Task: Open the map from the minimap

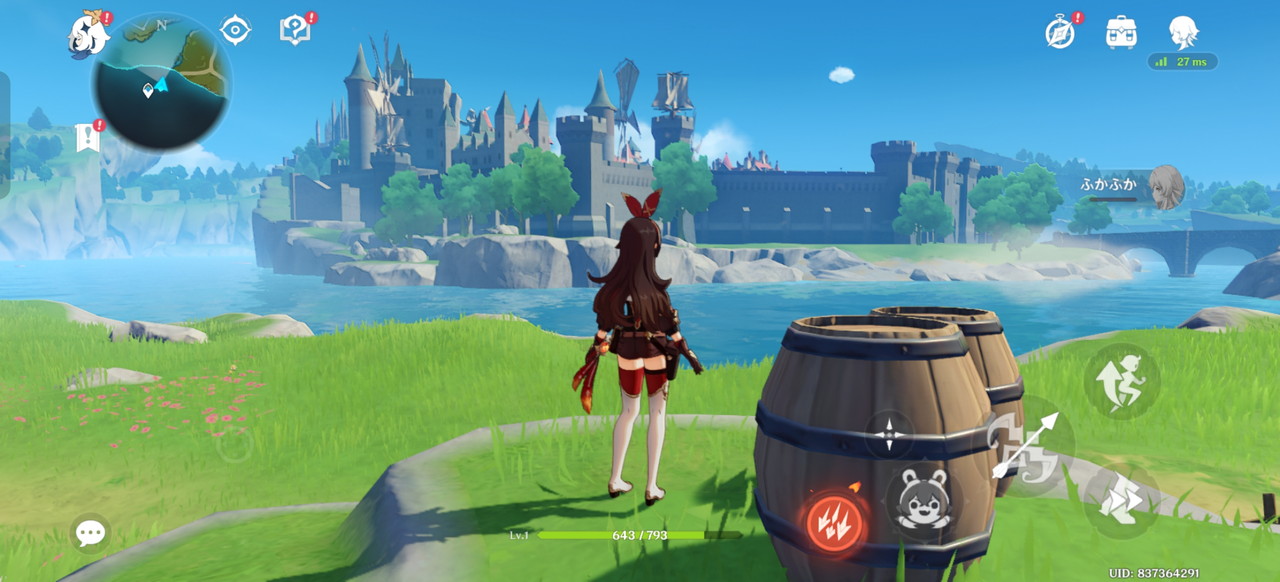Action: pos(161,82)
